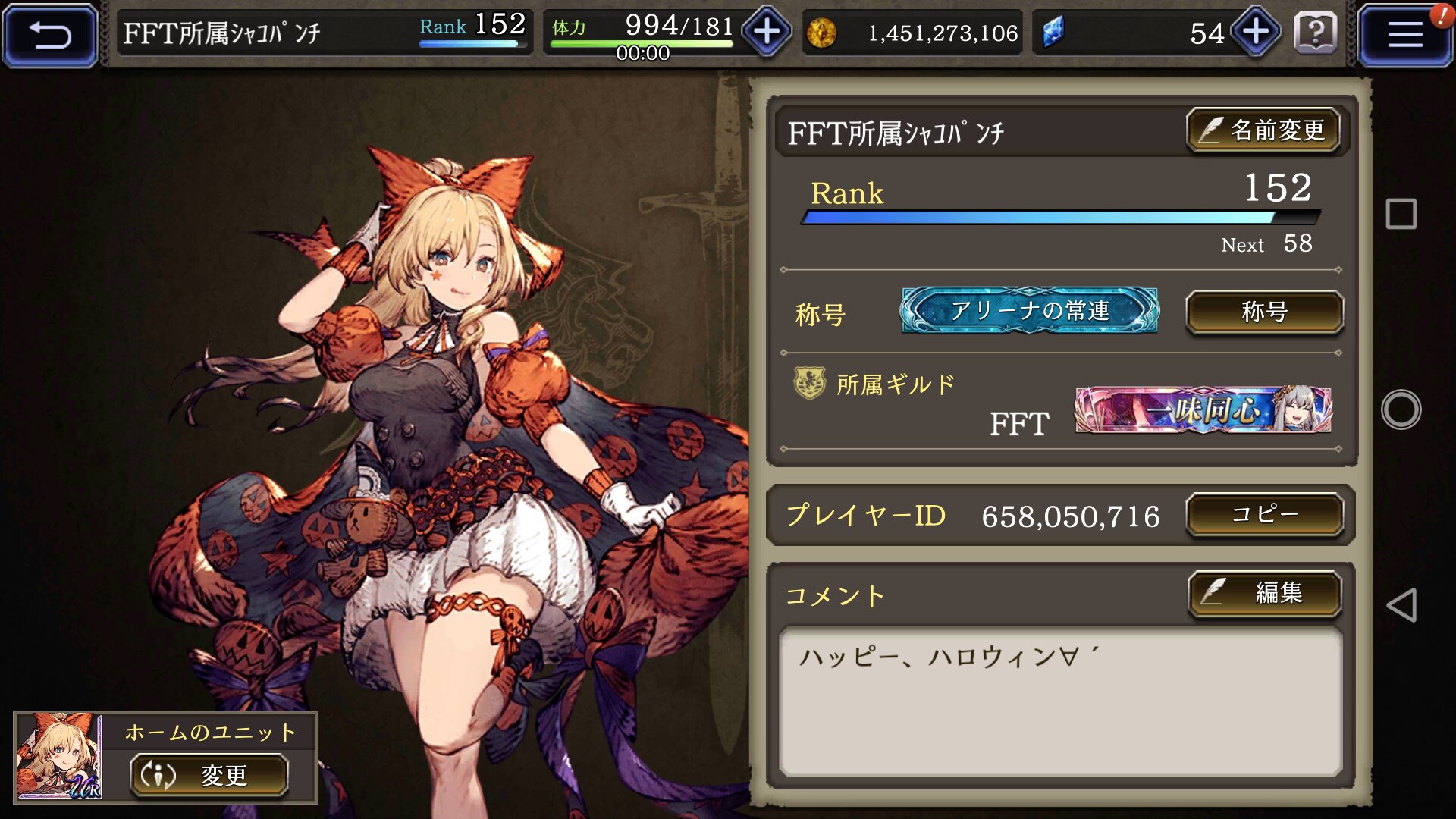Open the question mark help book
This screenshot has height=819, width=1456.
1316,33
